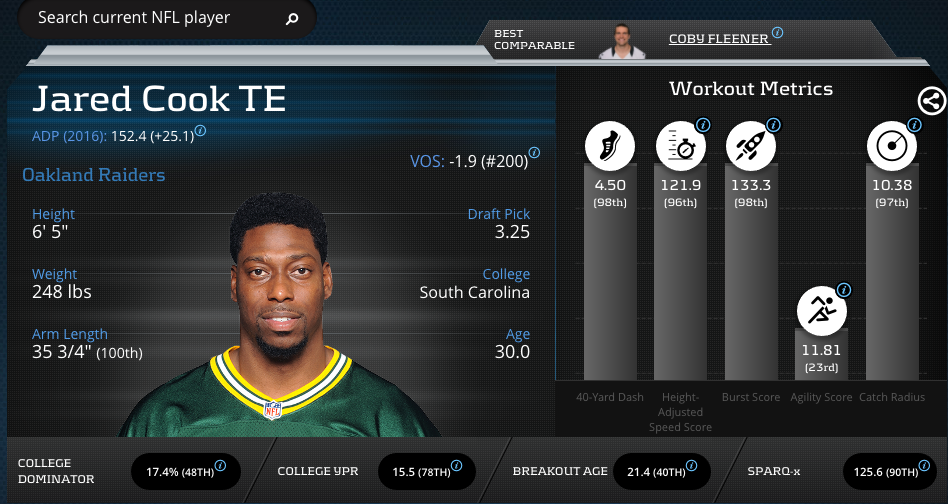Open the Oakland Raiders team link
This screenshot has width=948, height=504.
click(94, 175)
